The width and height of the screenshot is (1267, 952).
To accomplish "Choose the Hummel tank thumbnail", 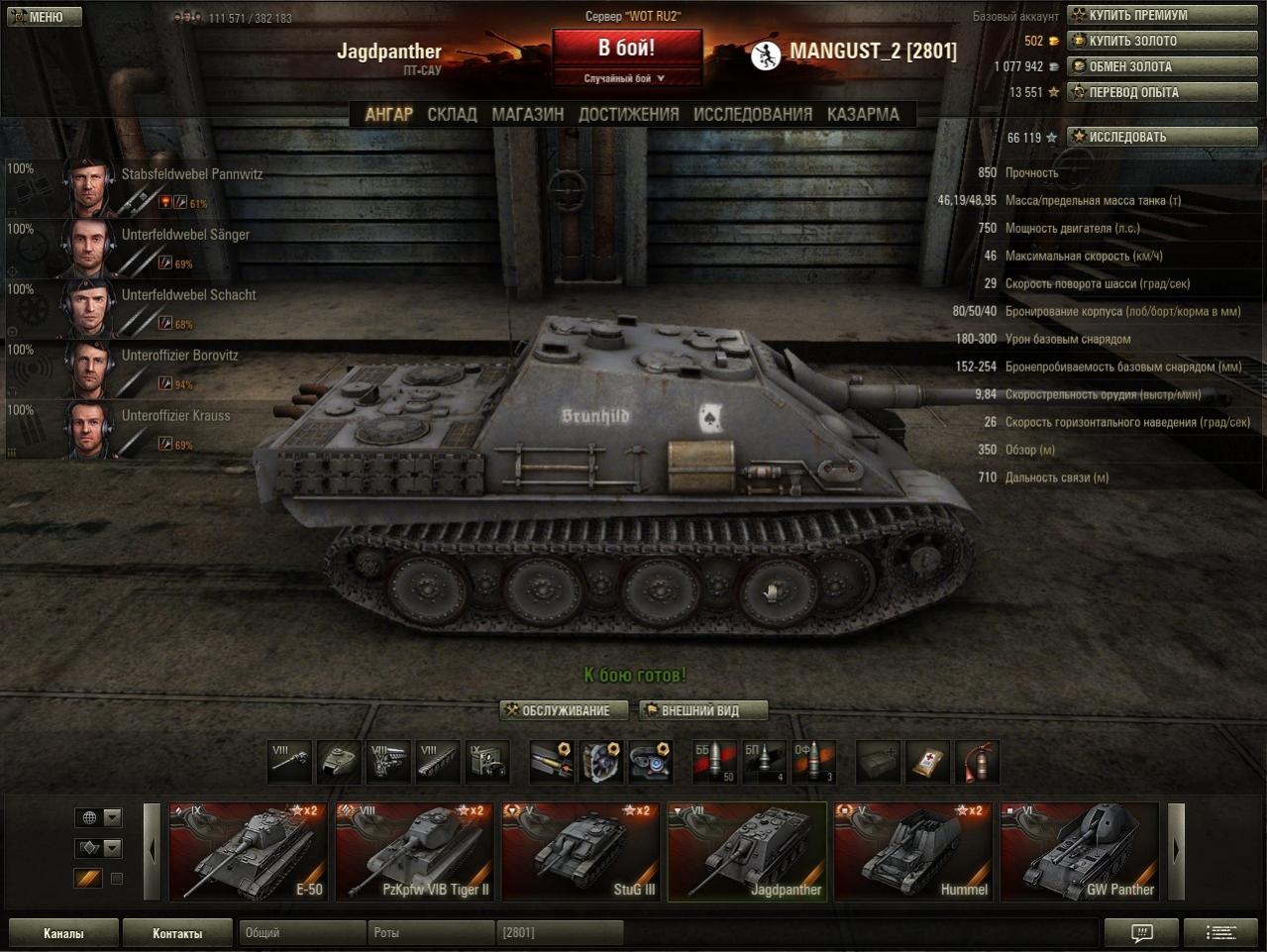I will click(913, 851).
